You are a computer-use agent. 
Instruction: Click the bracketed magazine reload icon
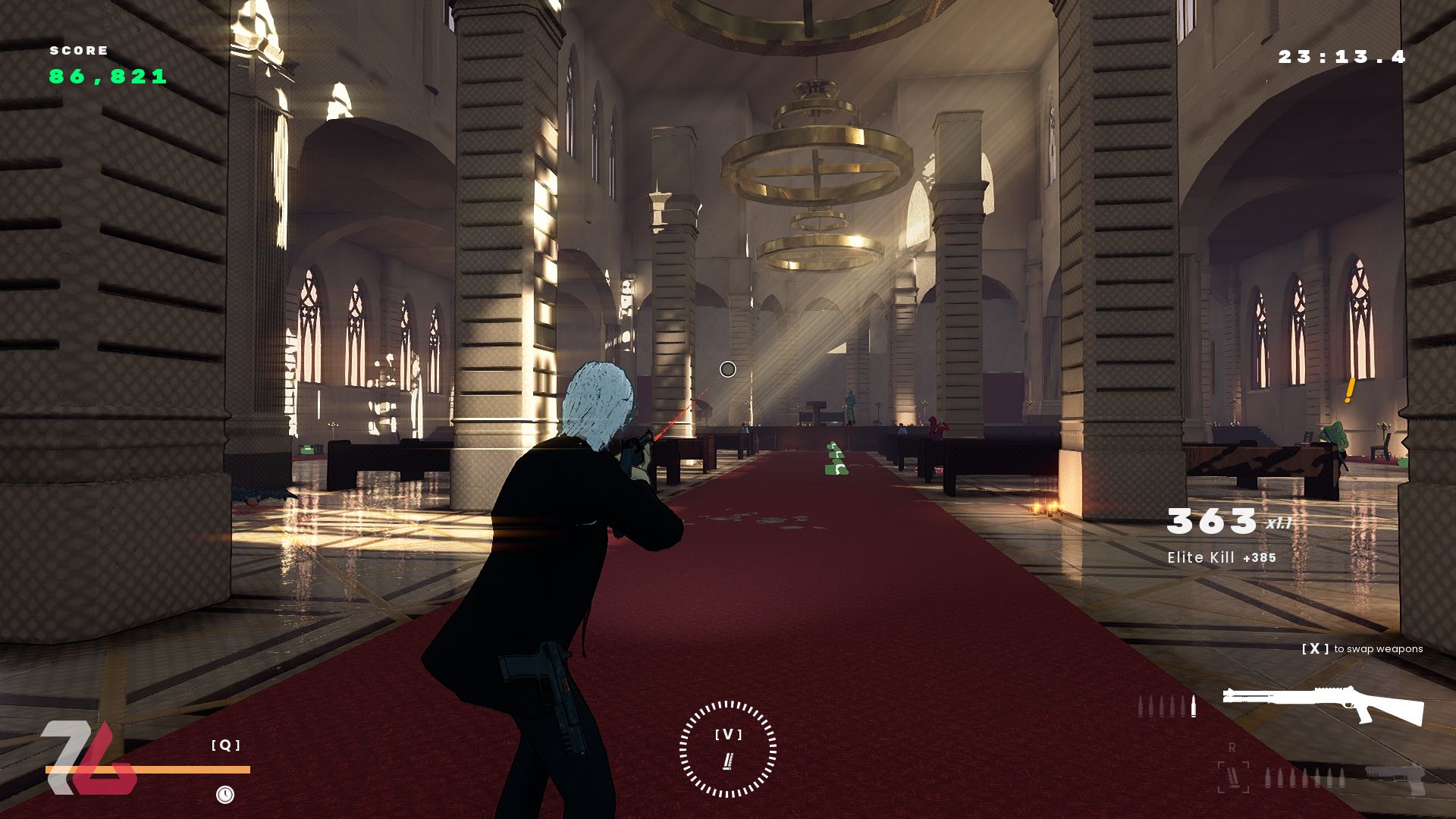click(1232, 777)
